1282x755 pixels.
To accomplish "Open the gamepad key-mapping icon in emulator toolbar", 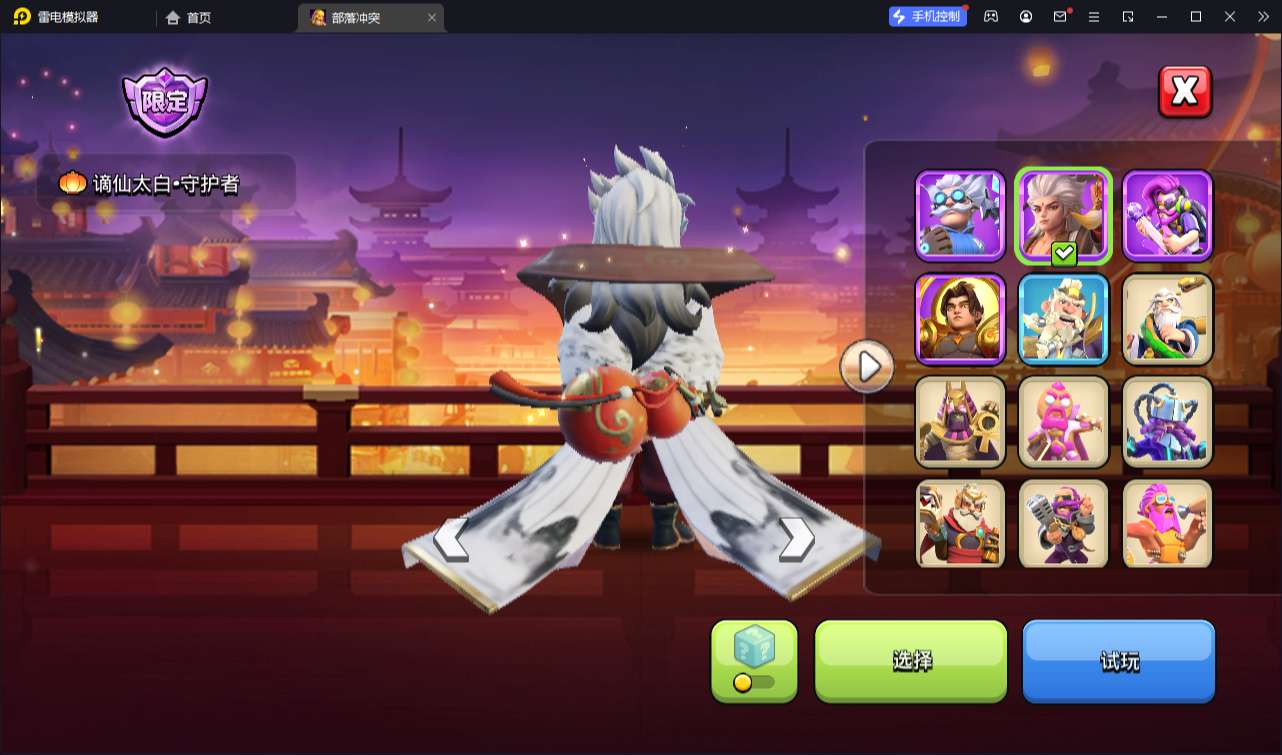I will [x=991, y=16].
